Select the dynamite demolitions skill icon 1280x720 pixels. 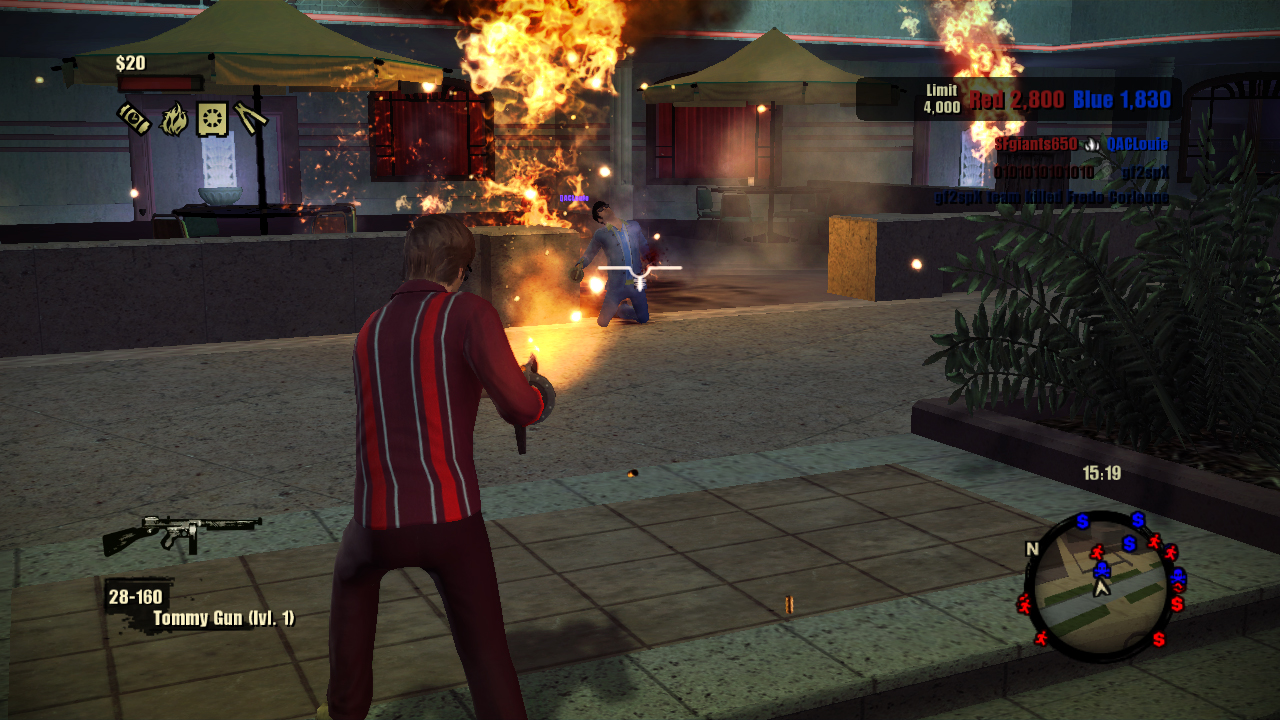point(134,119)
